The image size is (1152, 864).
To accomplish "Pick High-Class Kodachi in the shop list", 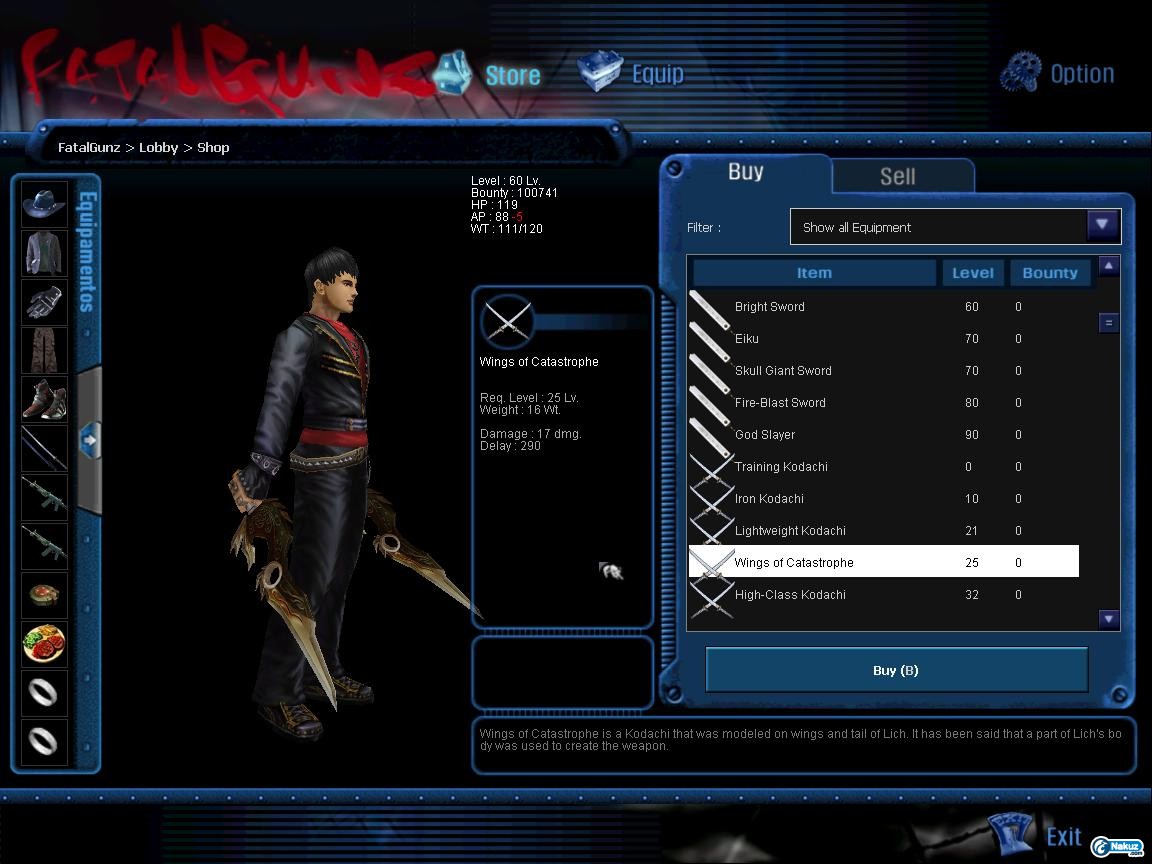I will click(790, 595).
